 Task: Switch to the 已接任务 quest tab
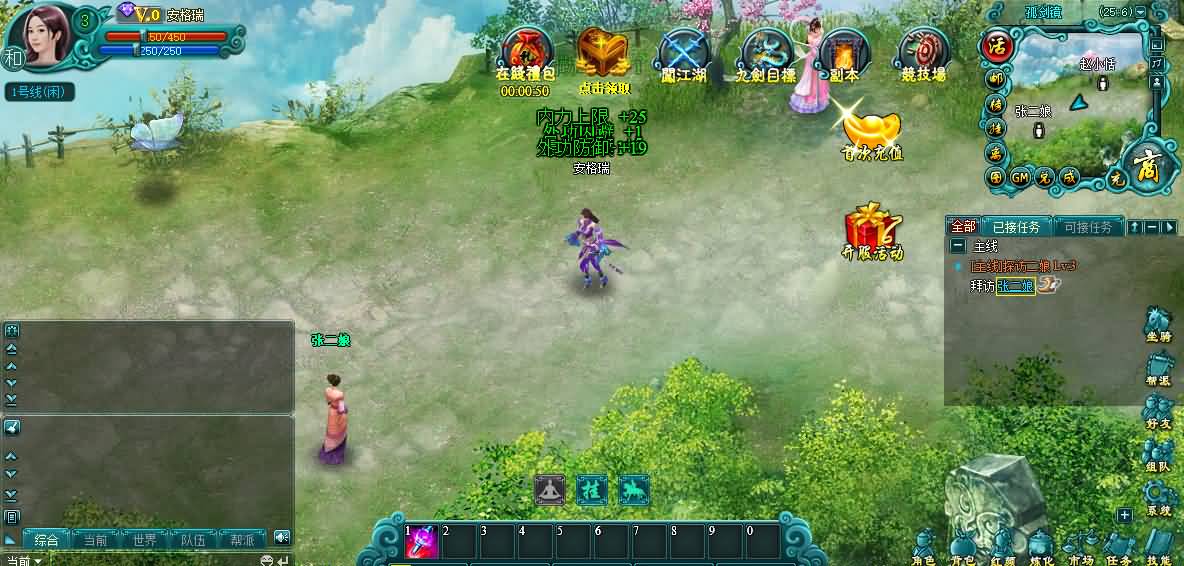(x=1016, y=227)
